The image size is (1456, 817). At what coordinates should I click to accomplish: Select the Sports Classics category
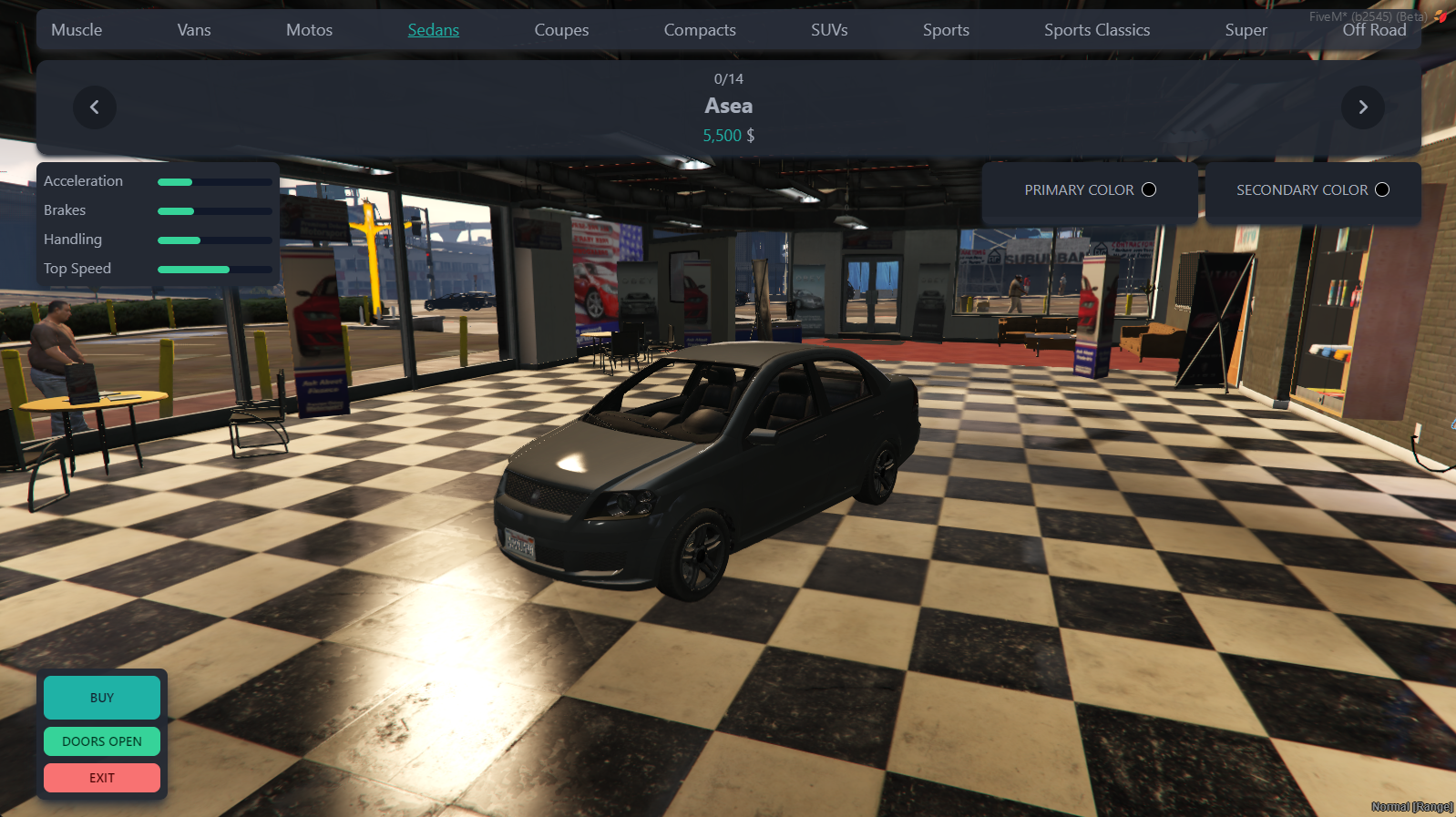(1097, 29)
